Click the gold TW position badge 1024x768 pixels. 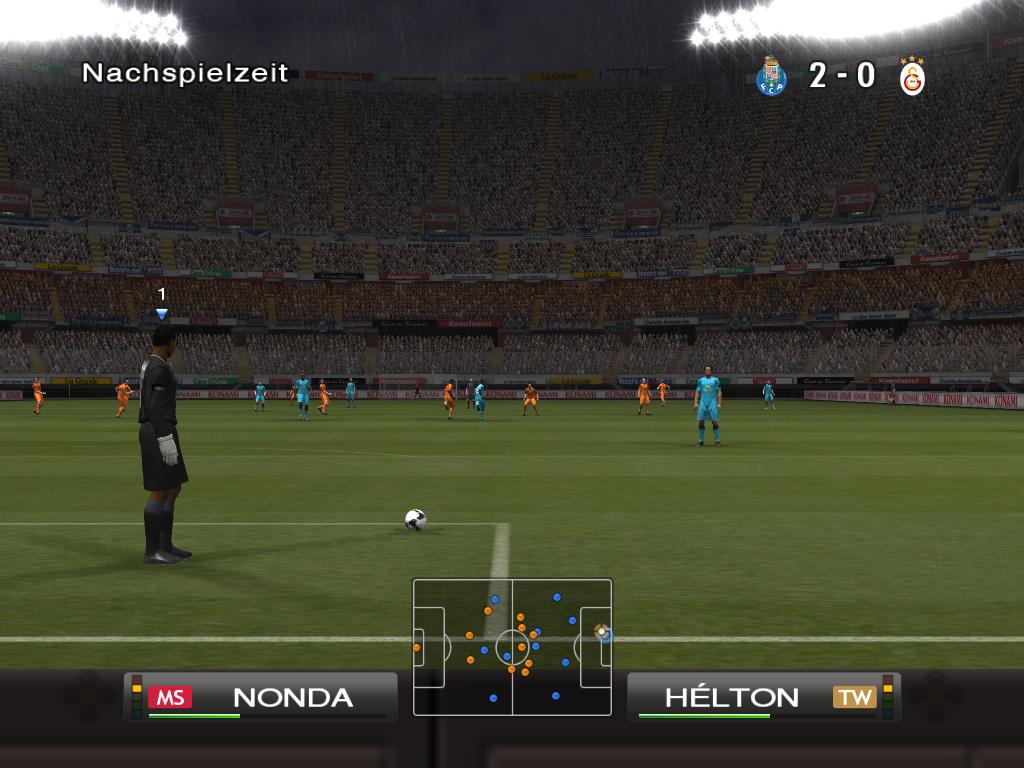point(855,698)
